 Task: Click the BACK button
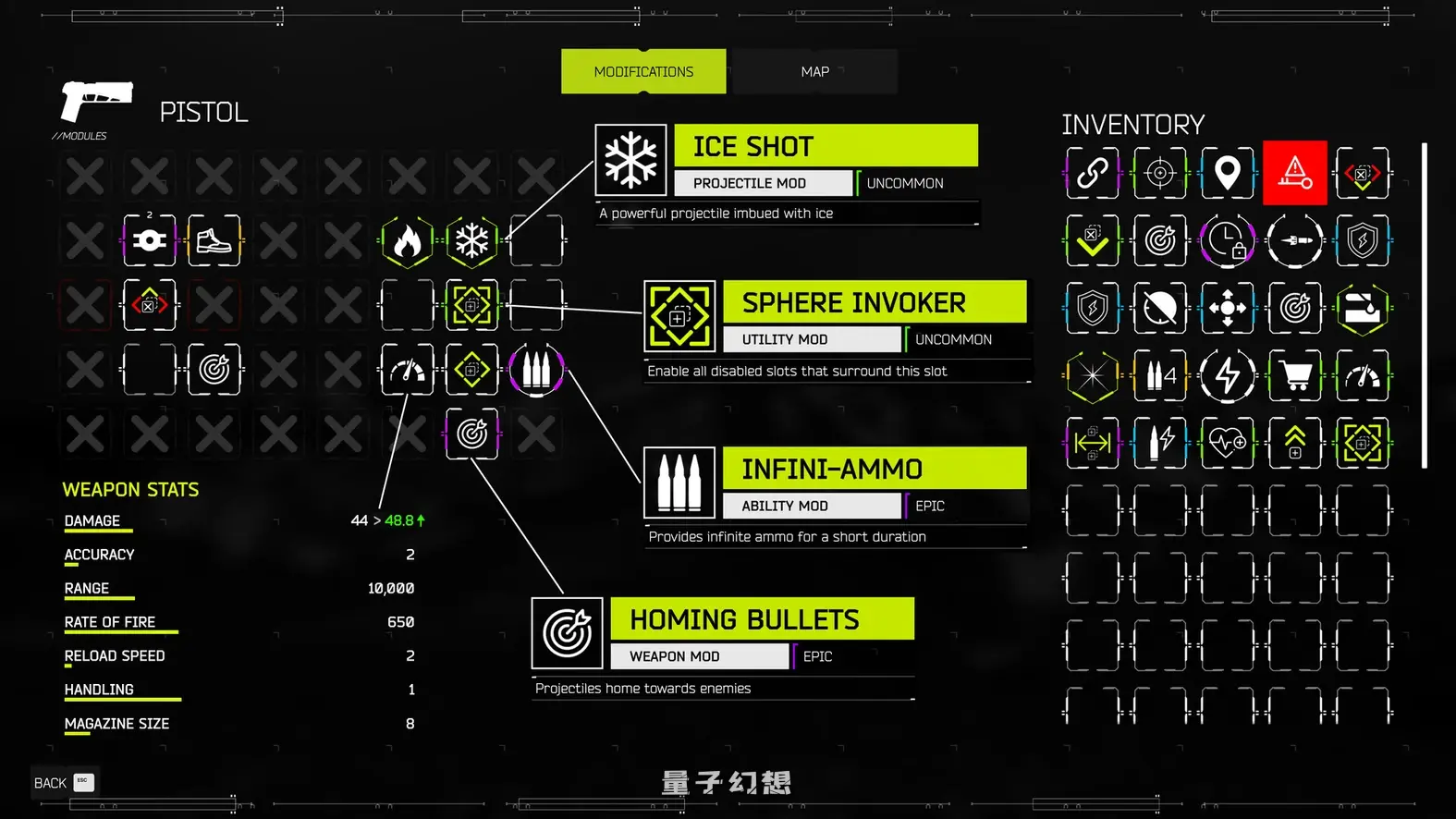tap(51, 782)
